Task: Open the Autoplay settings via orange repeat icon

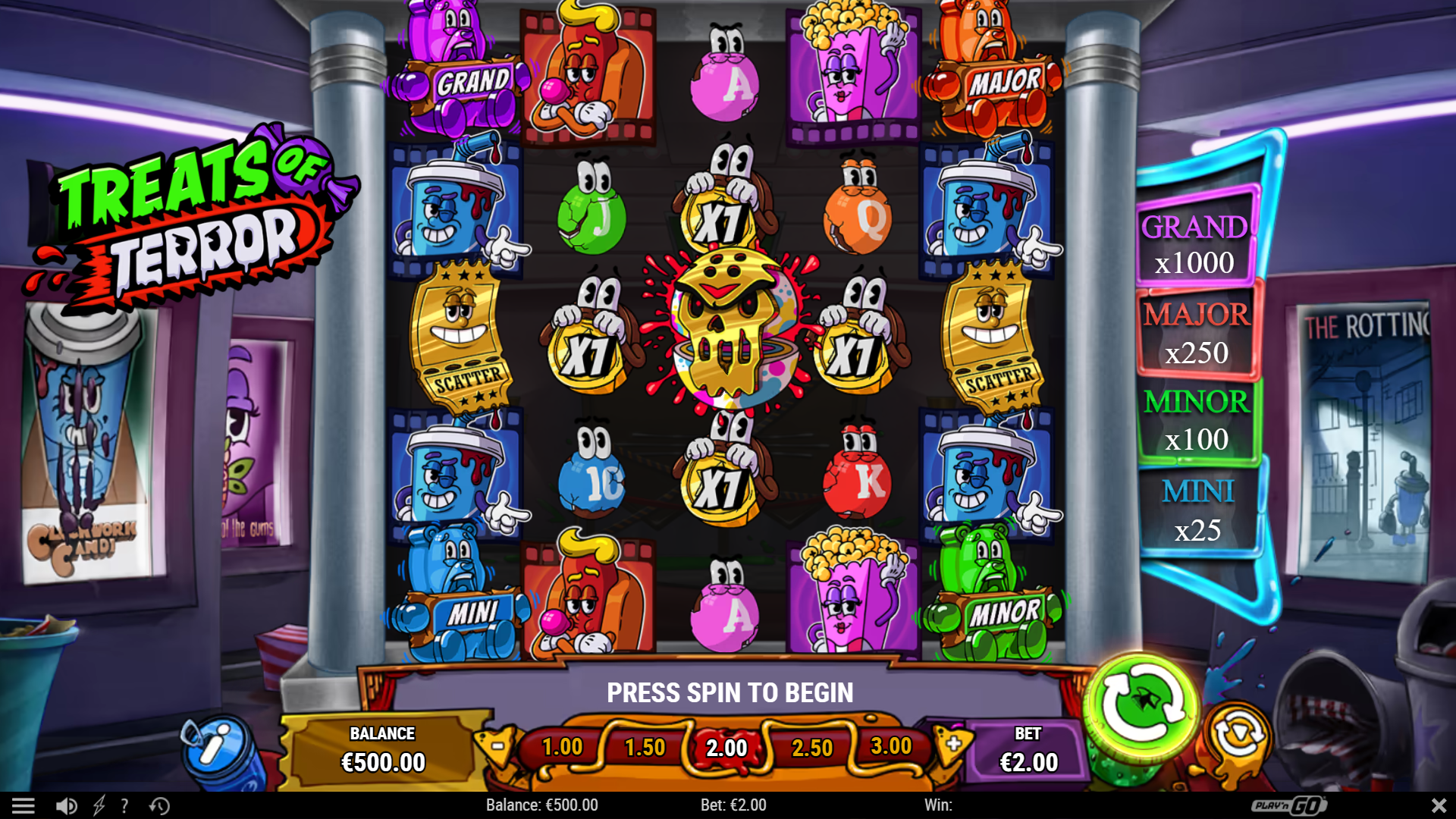Action: (1238, 733)
